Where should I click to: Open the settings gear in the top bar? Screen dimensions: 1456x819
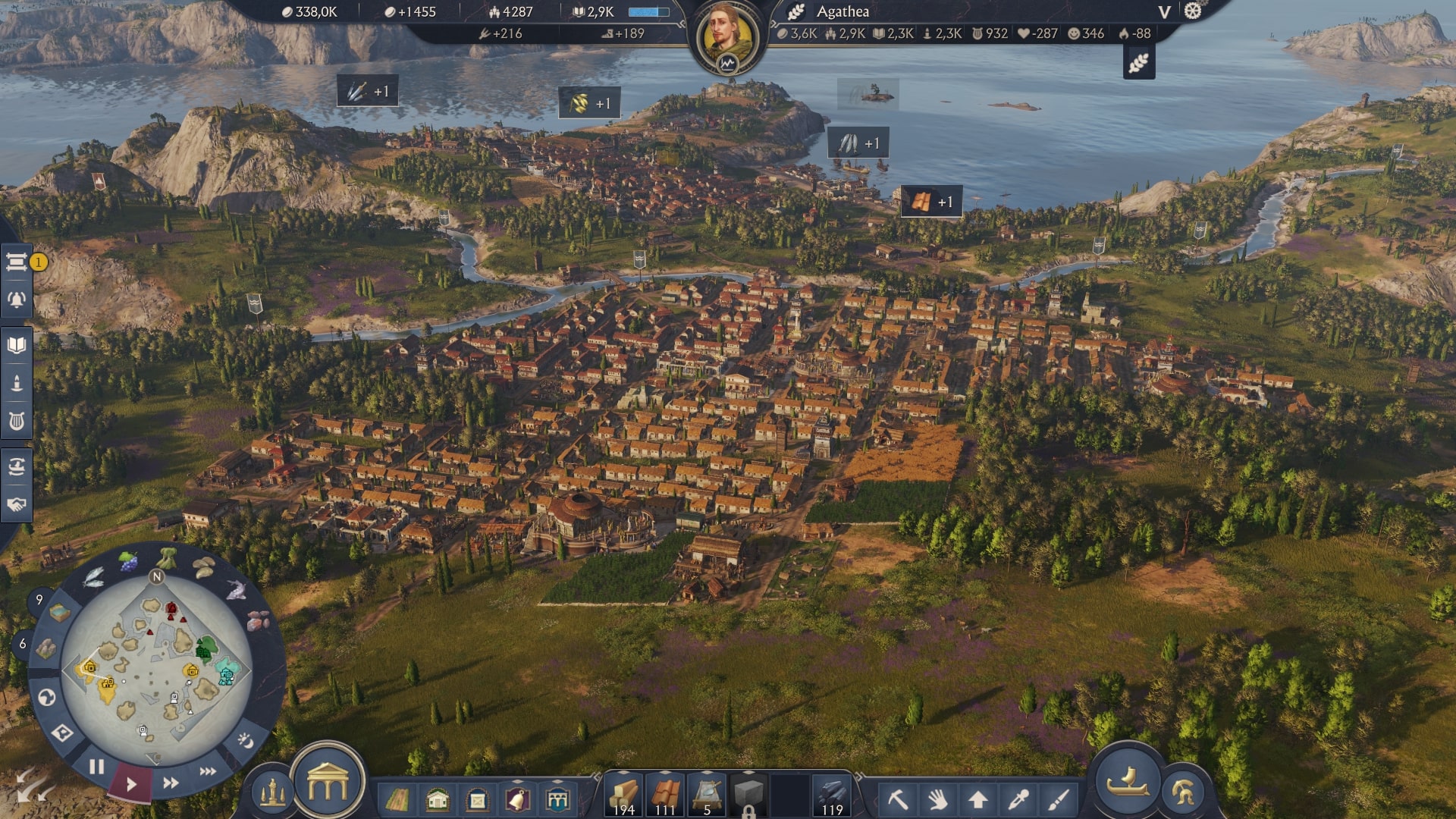pos(1193,11)
